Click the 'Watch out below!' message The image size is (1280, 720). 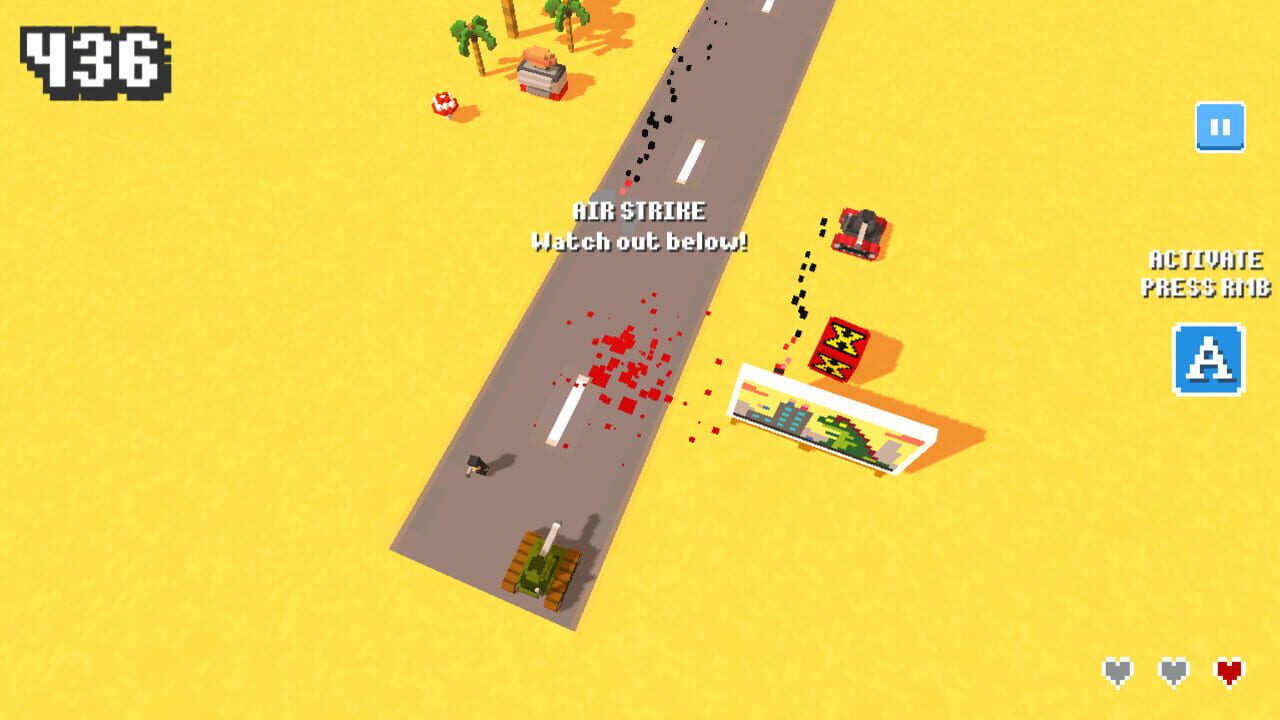[640, 241]
